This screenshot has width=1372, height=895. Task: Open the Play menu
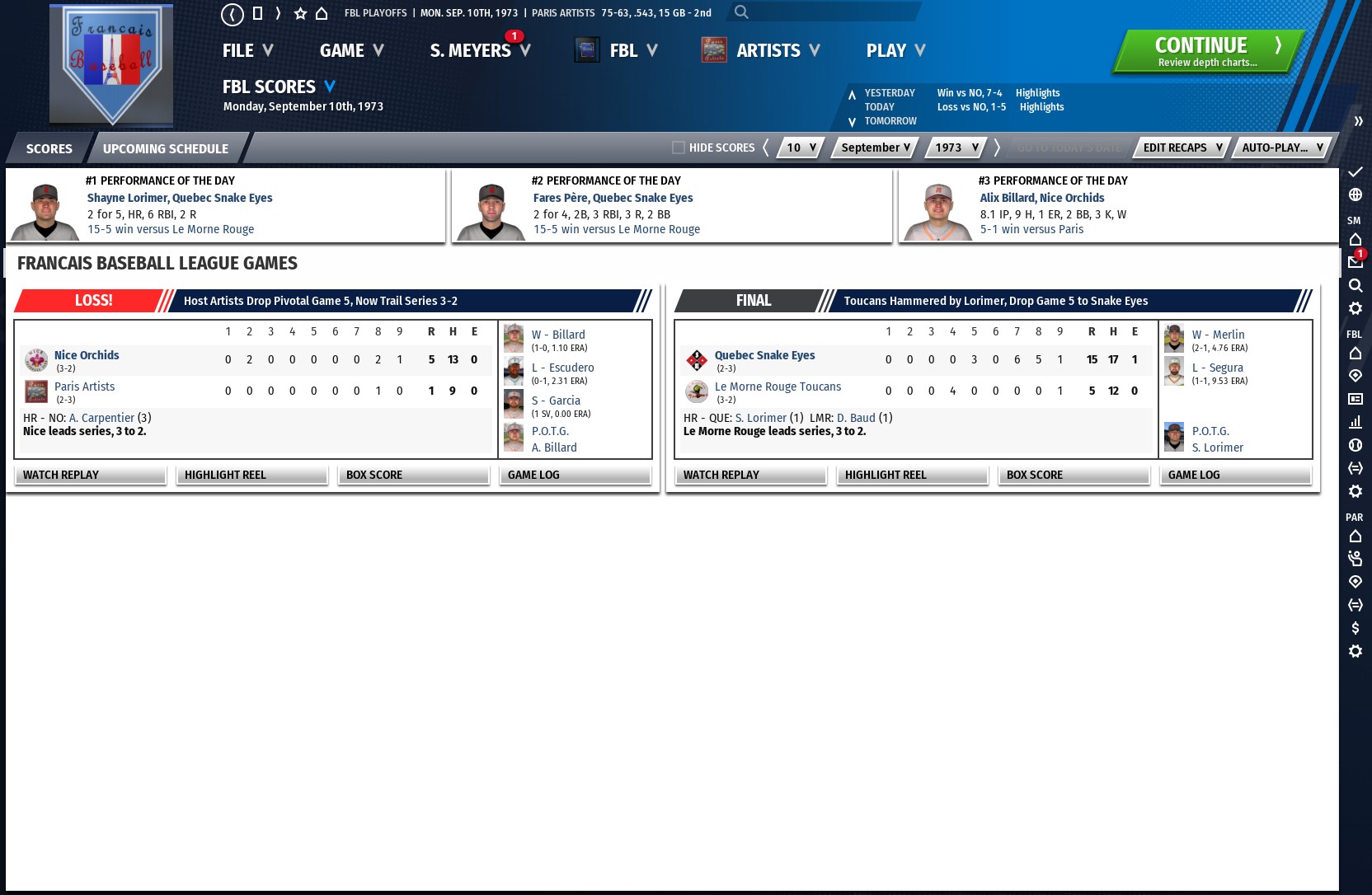pos(895,51)
